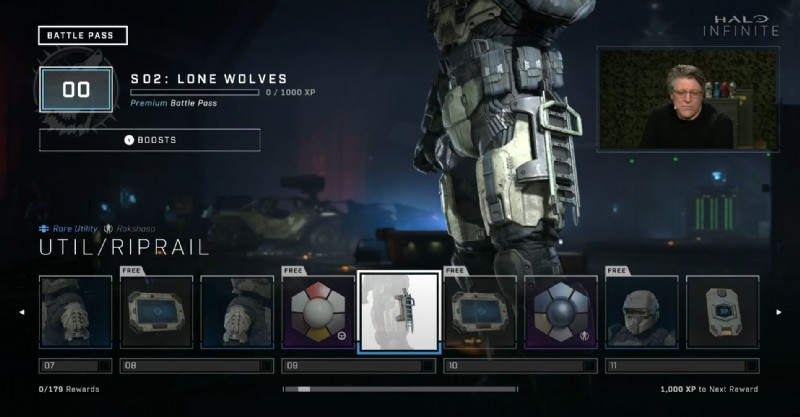Image resolution: width=800 pixels, height=417 pixels.
Task: Pick the free tier 09 multicolor armor coating
Action: pyautogui.click(x=318, y=312)
